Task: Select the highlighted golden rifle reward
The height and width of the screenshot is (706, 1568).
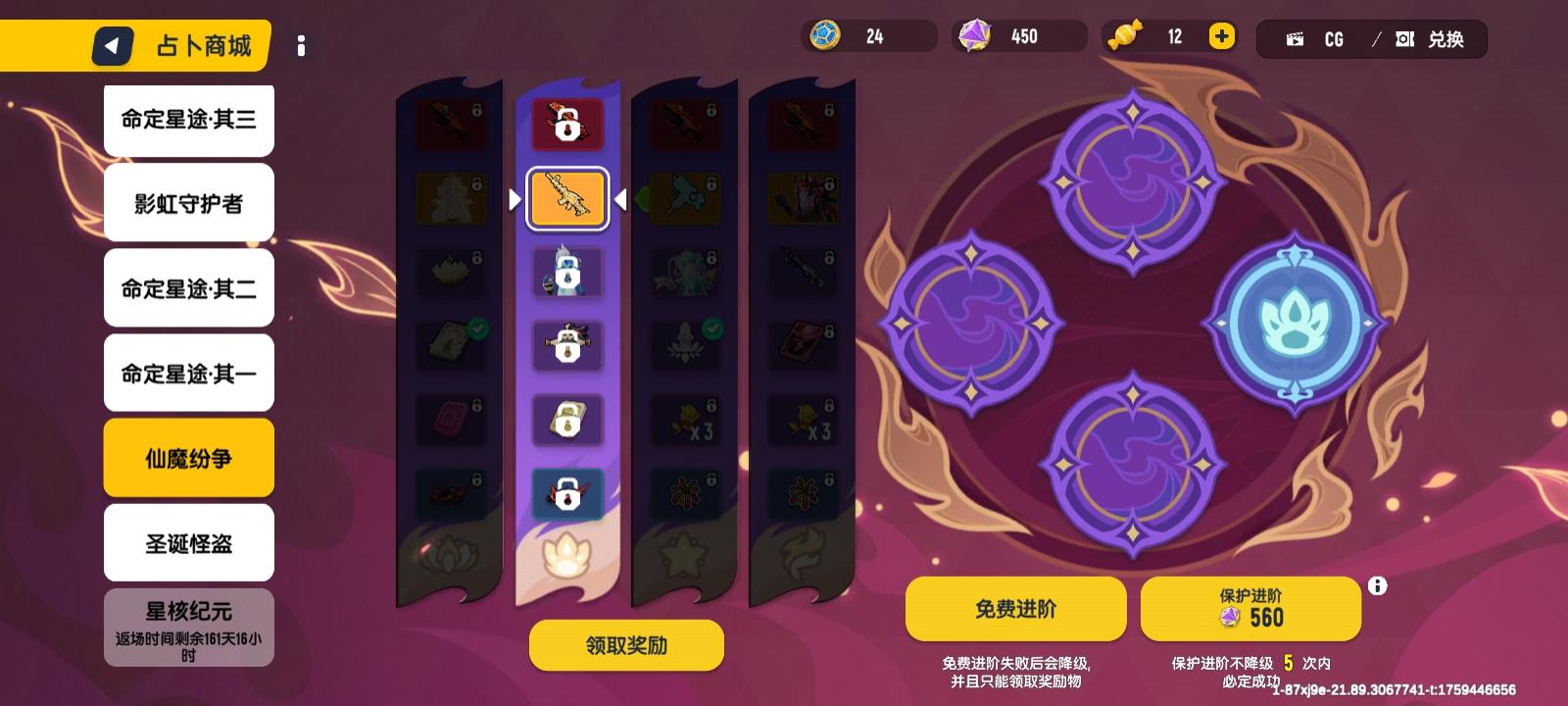Action: tap(568, 198)
